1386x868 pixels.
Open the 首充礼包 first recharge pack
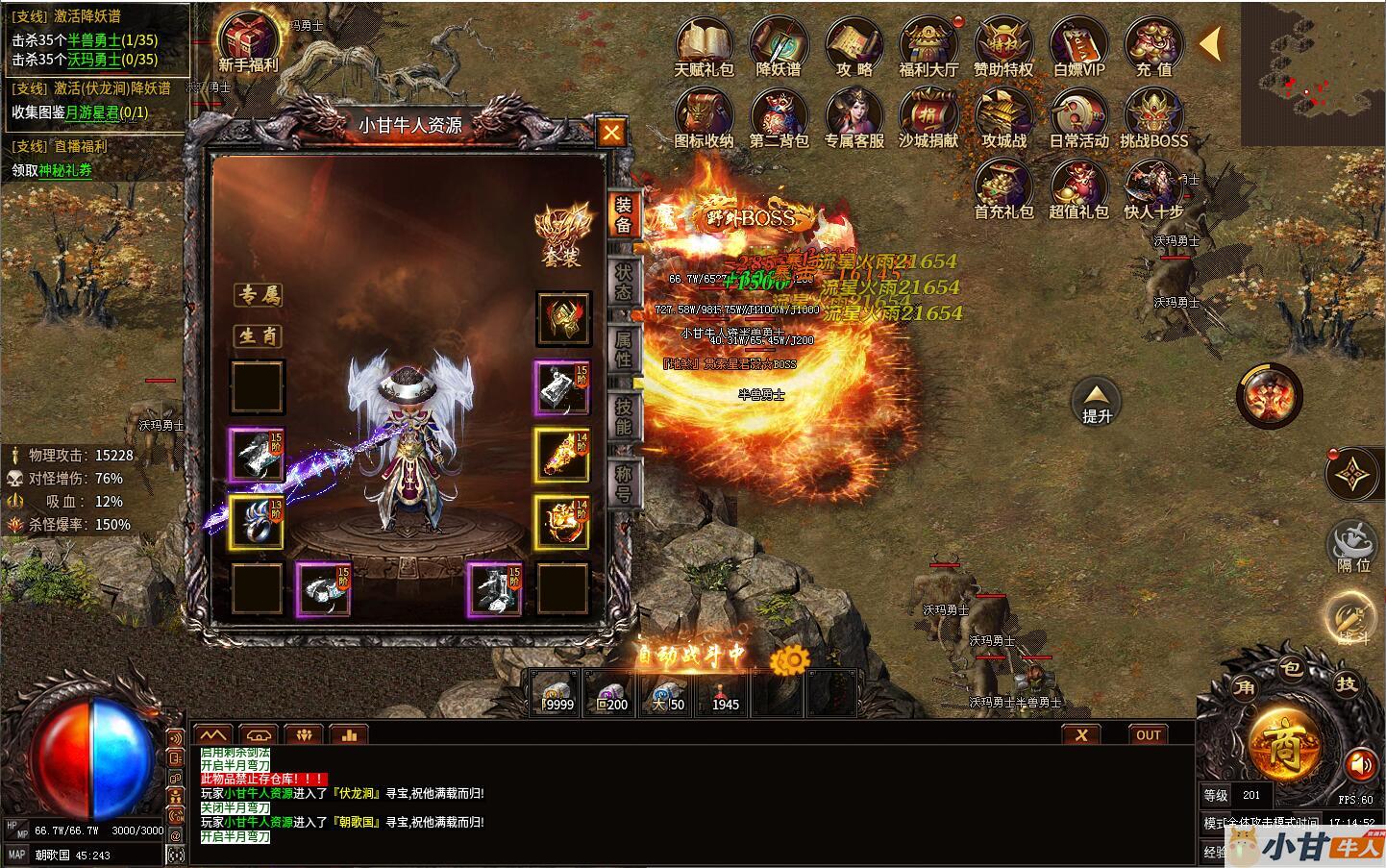click(x=1003, y=187)
